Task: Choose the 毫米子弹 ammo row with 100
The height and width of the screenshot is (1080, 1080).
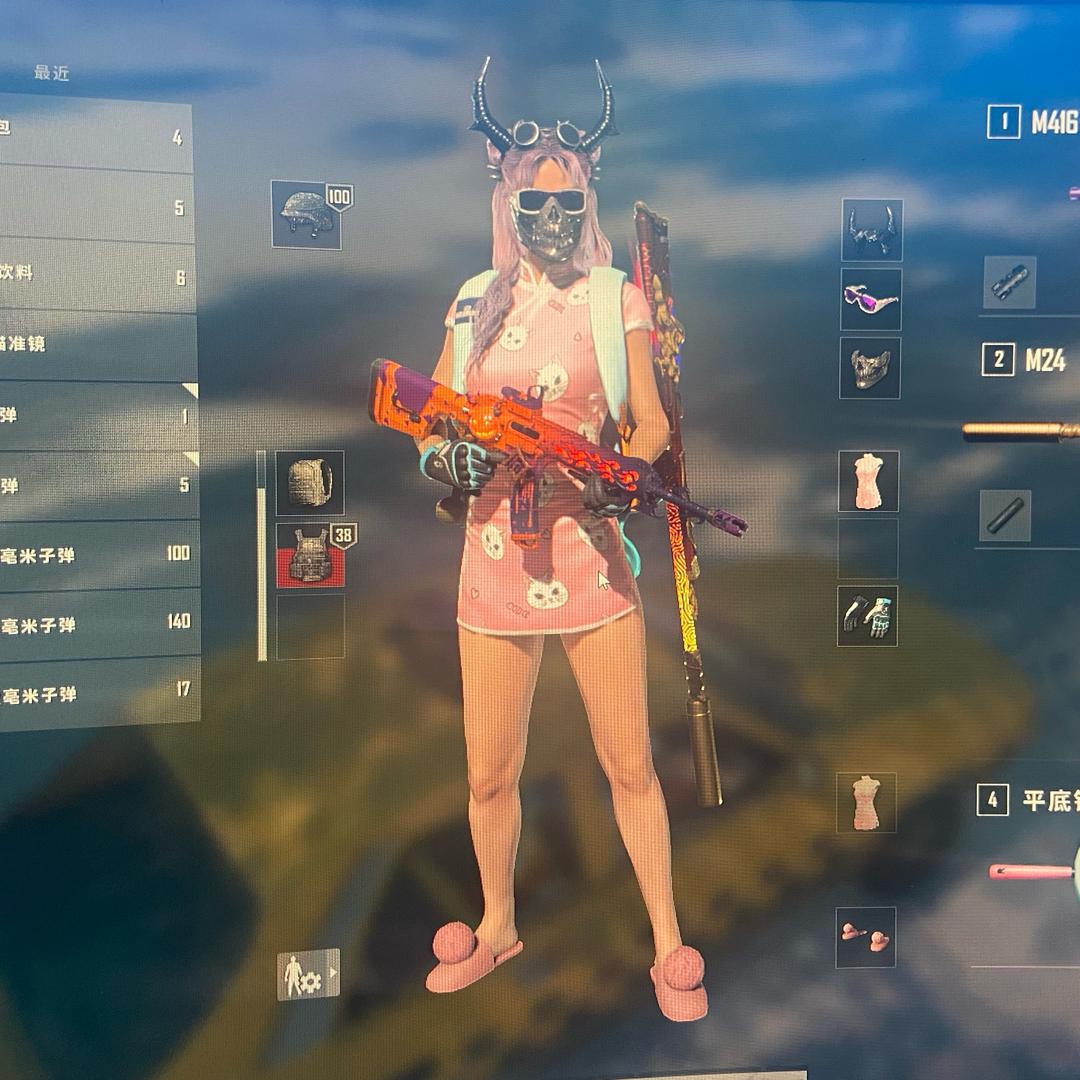Action: point(97,554)
